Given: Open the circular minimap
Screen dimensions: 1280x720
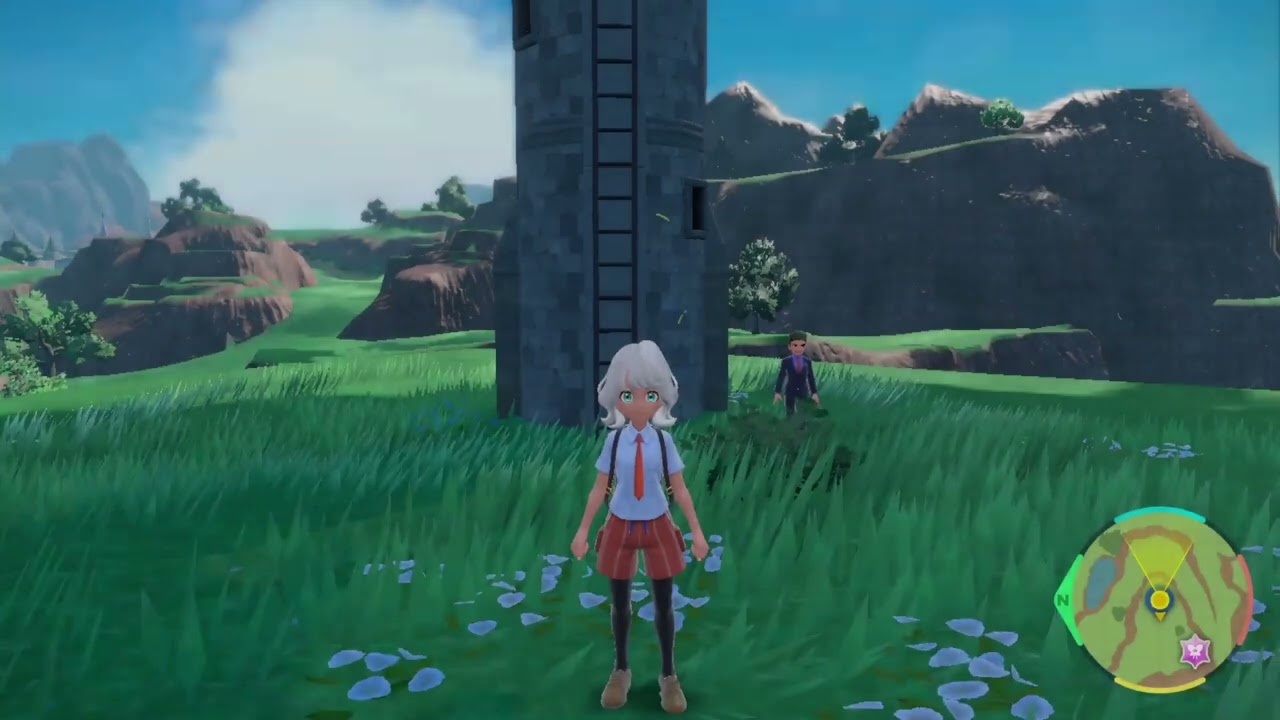Looking at the screenshot, I should tap(1158, 602).
